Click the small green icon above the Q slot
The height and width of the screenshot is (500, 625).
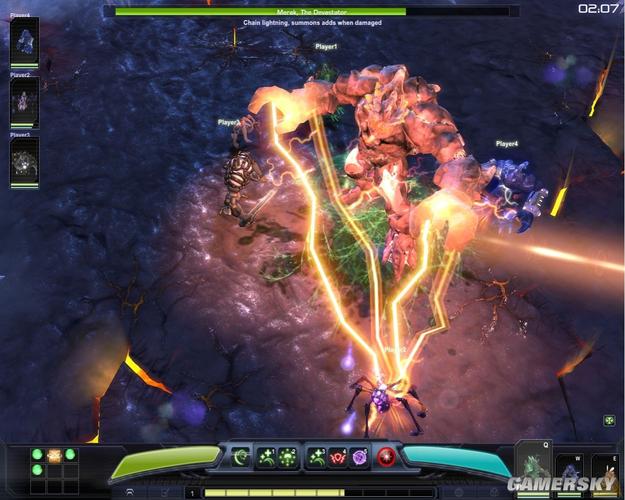pos(609,421)
